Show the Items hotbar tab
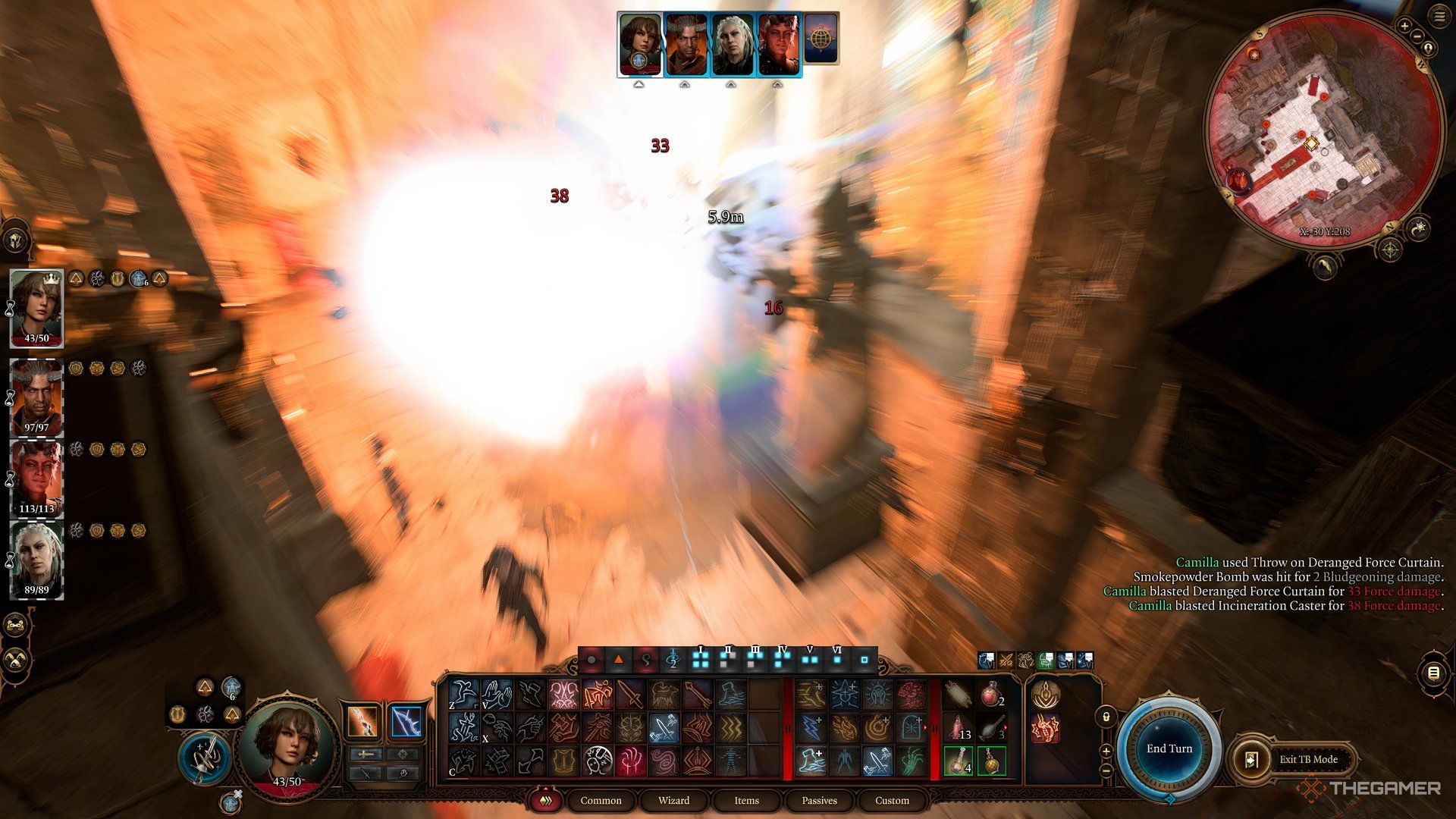The width and height of the screenshot is (1456, 819). point(746,800)
